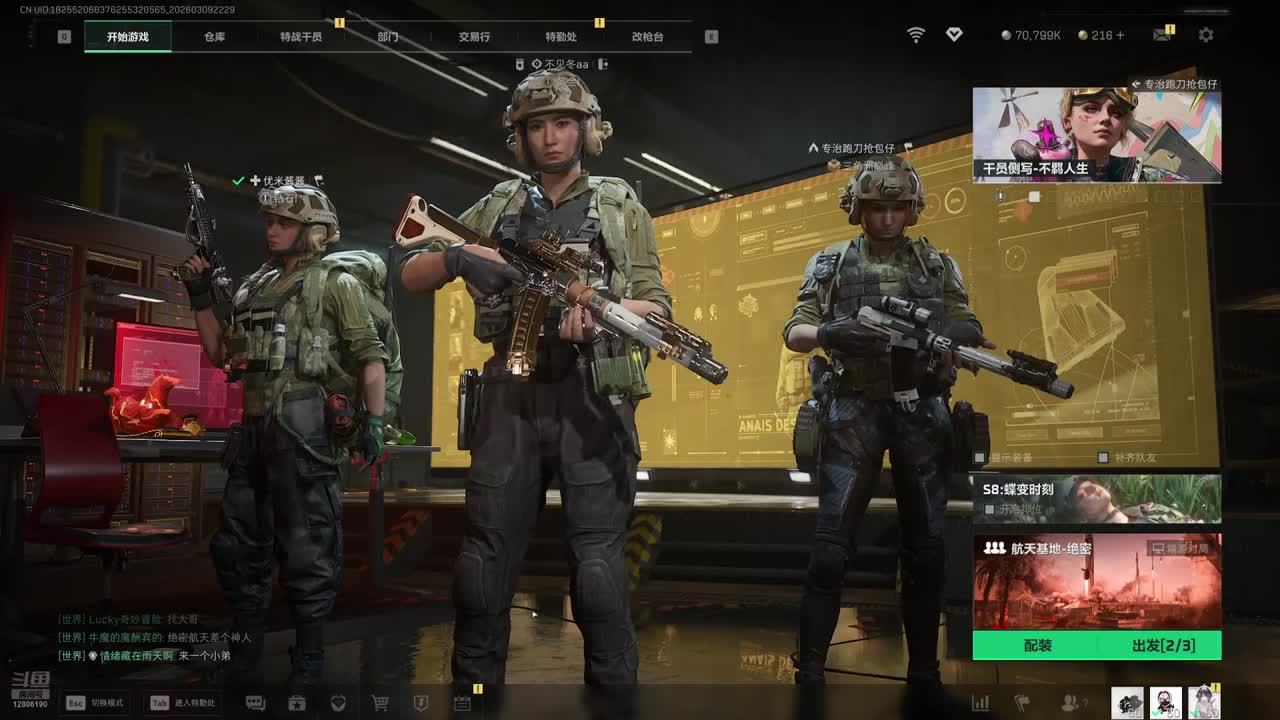1280x720 pixels.
Task: Click the 干员侧写-不羁人生 promo banner
Action: pyautogui.click(x=1097, y=135)
